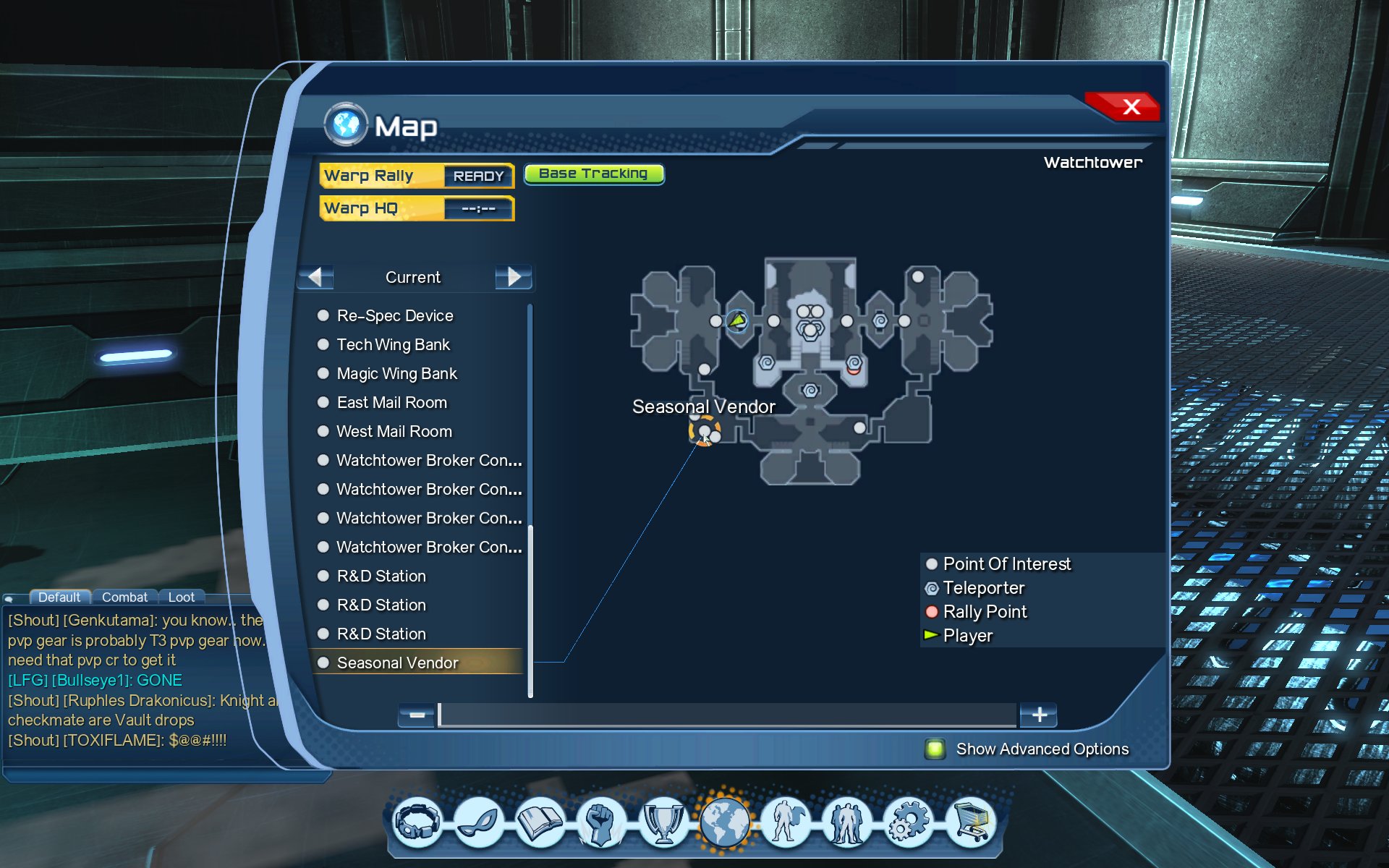Go to previous map list category
The image size is (1389, 868).
point(315,277)
